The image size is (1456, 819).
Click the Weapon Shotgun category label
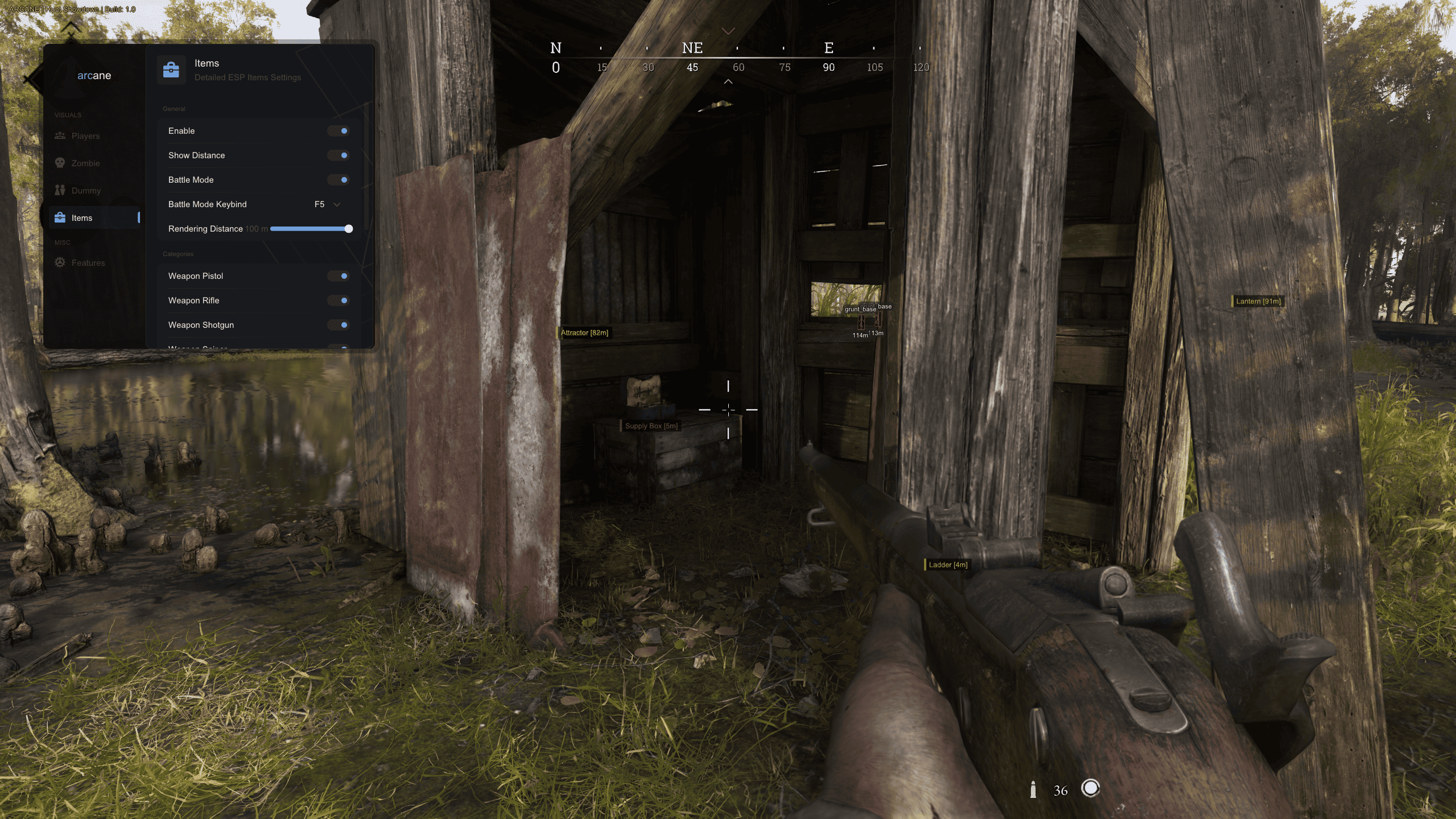point(202,324)
